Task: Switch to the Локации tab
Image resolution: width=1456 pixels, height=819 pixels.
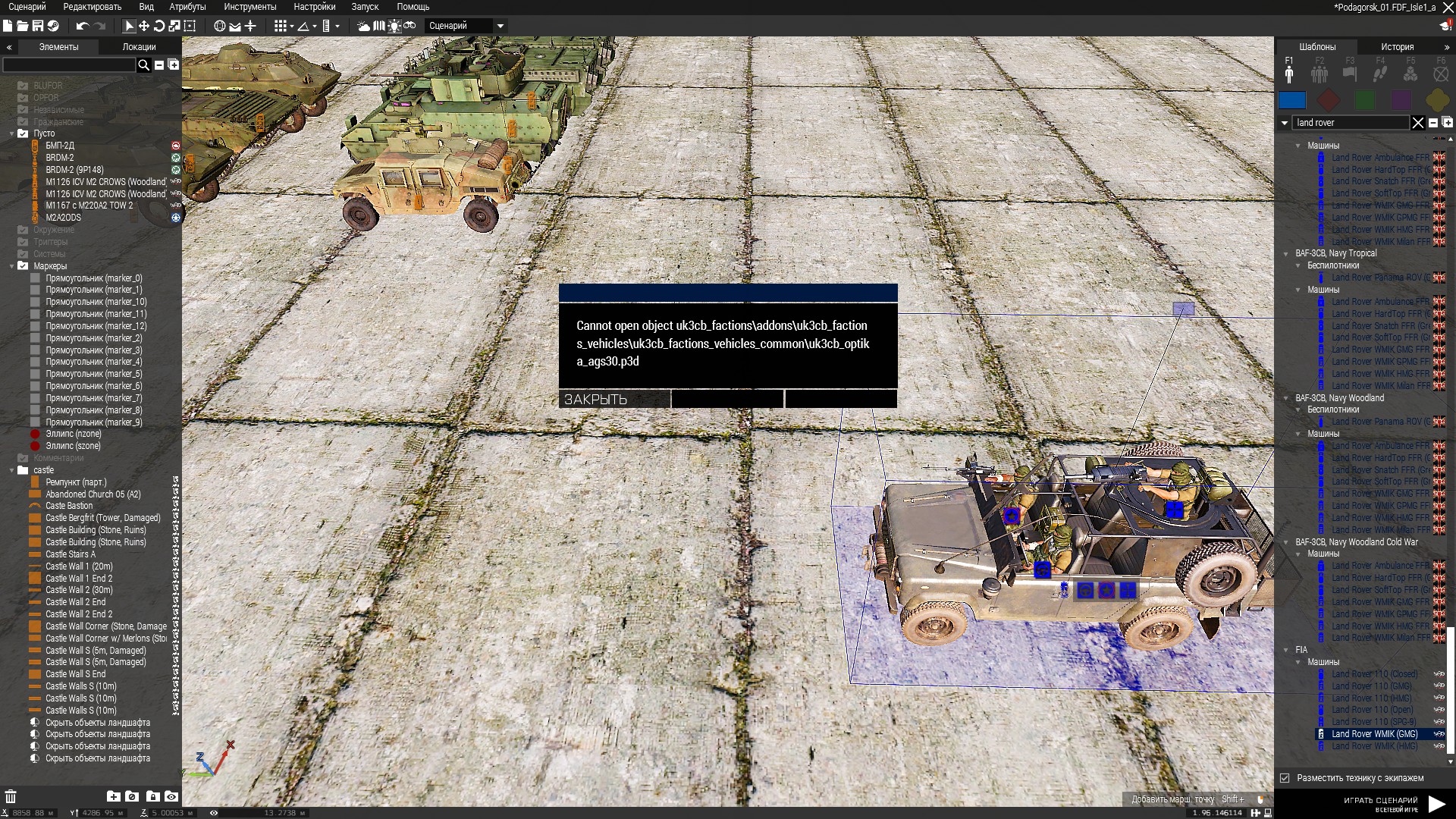Action: 139,47
